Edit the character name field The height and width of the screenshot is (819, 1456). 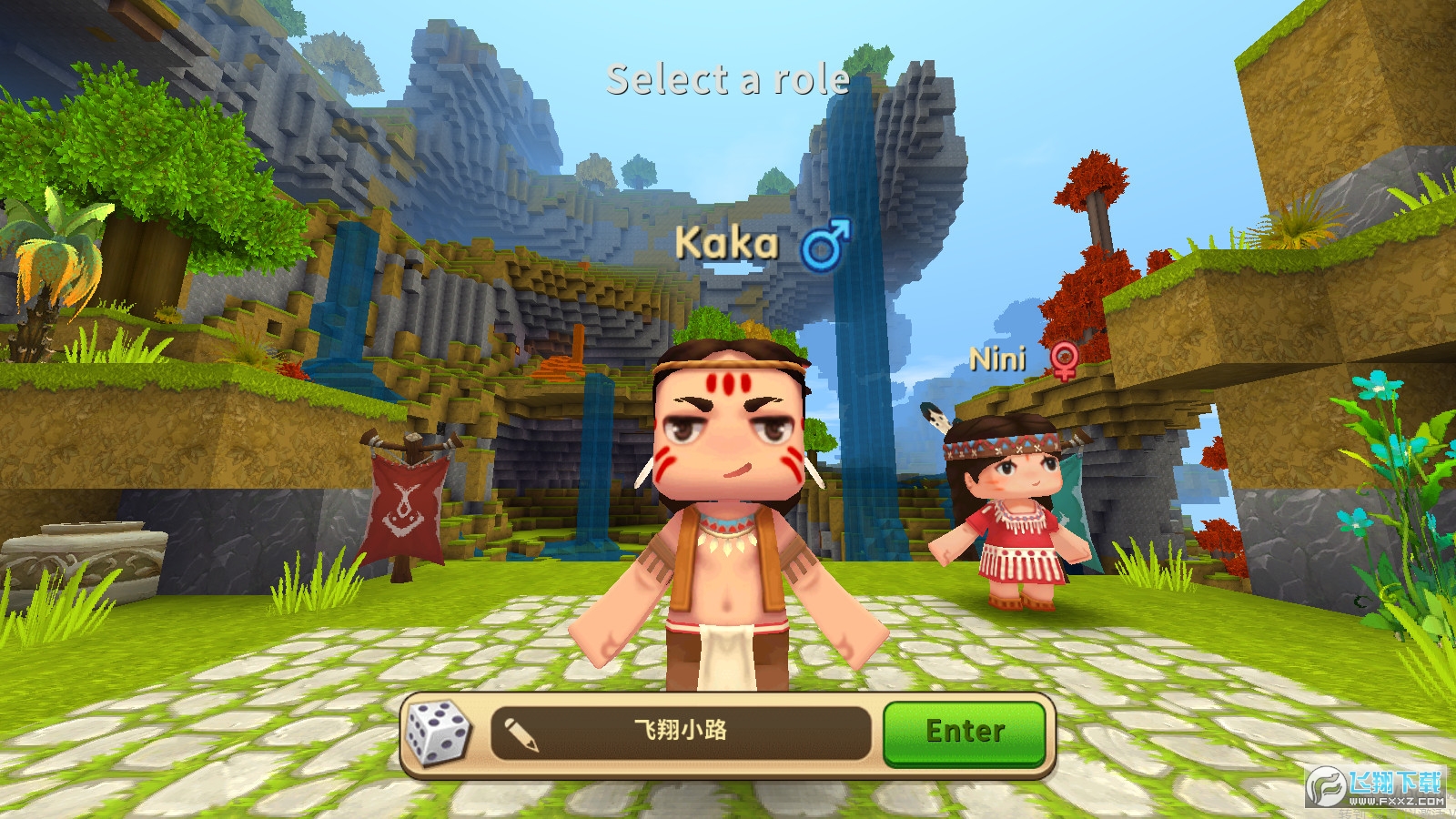[x=680, y=732]
